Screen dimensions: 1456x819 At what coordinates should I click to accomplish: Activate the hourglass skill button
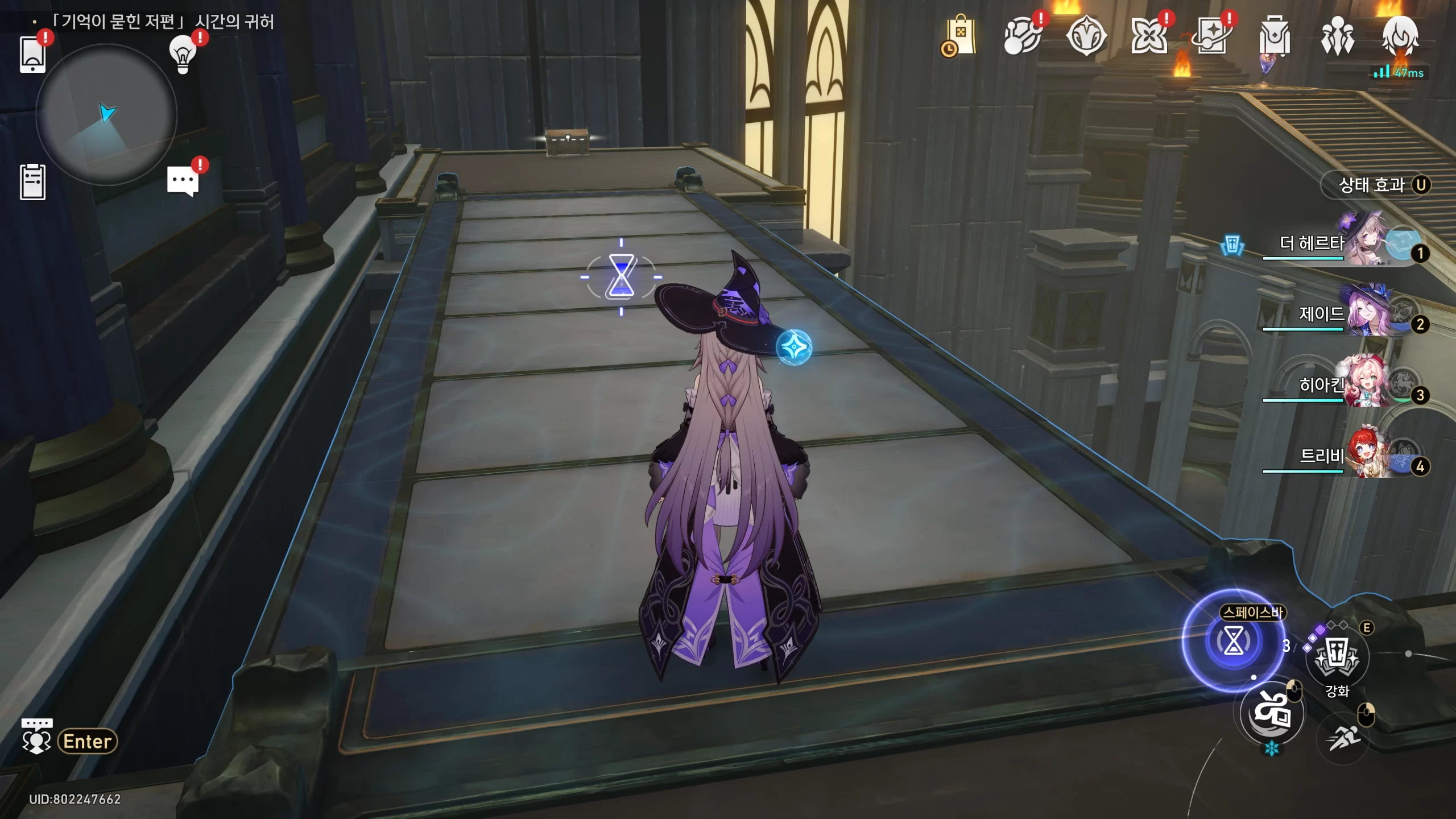pyautogui.click(x=1233, y=641)
